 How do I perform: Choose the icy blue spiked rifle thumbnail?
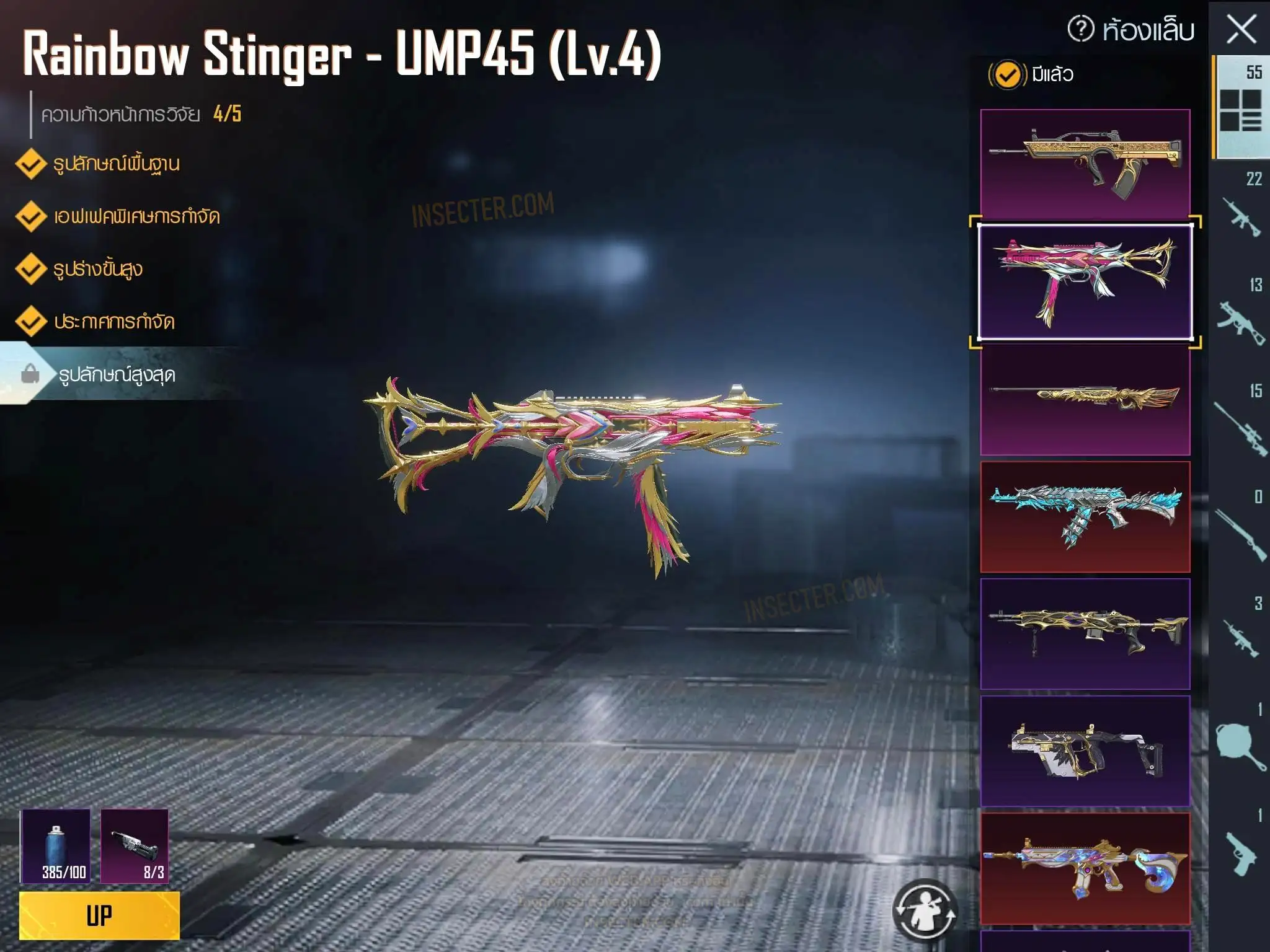coord(1085,516)
